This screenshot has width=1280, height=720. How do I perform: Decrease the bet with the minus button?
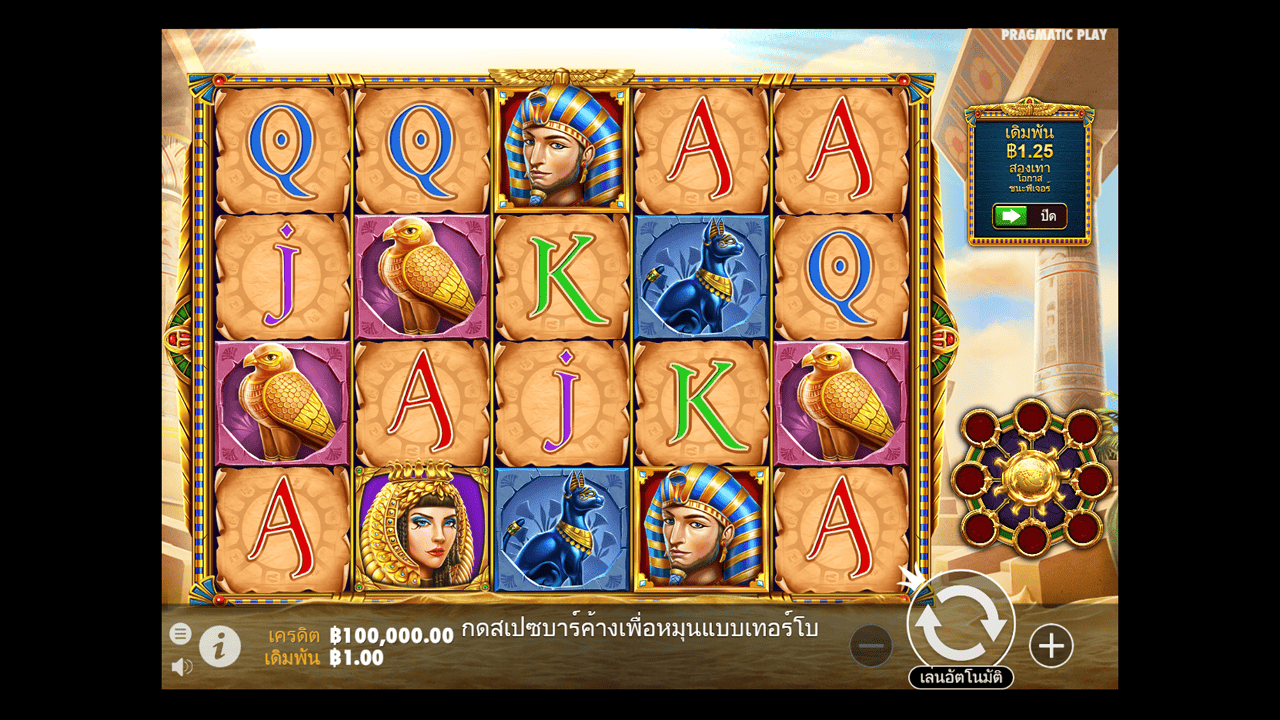[x=871, y=647]
